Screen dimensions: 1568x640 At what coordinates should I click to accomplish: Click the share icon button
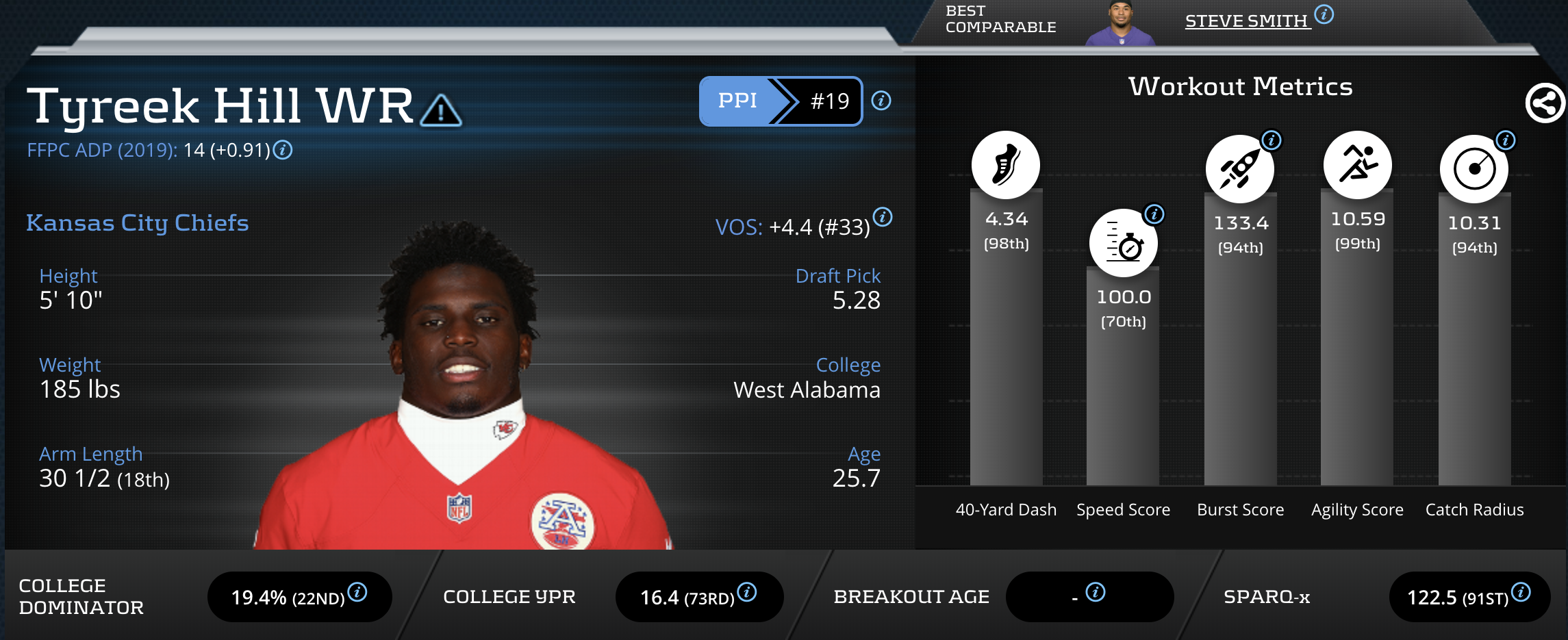1545,104
